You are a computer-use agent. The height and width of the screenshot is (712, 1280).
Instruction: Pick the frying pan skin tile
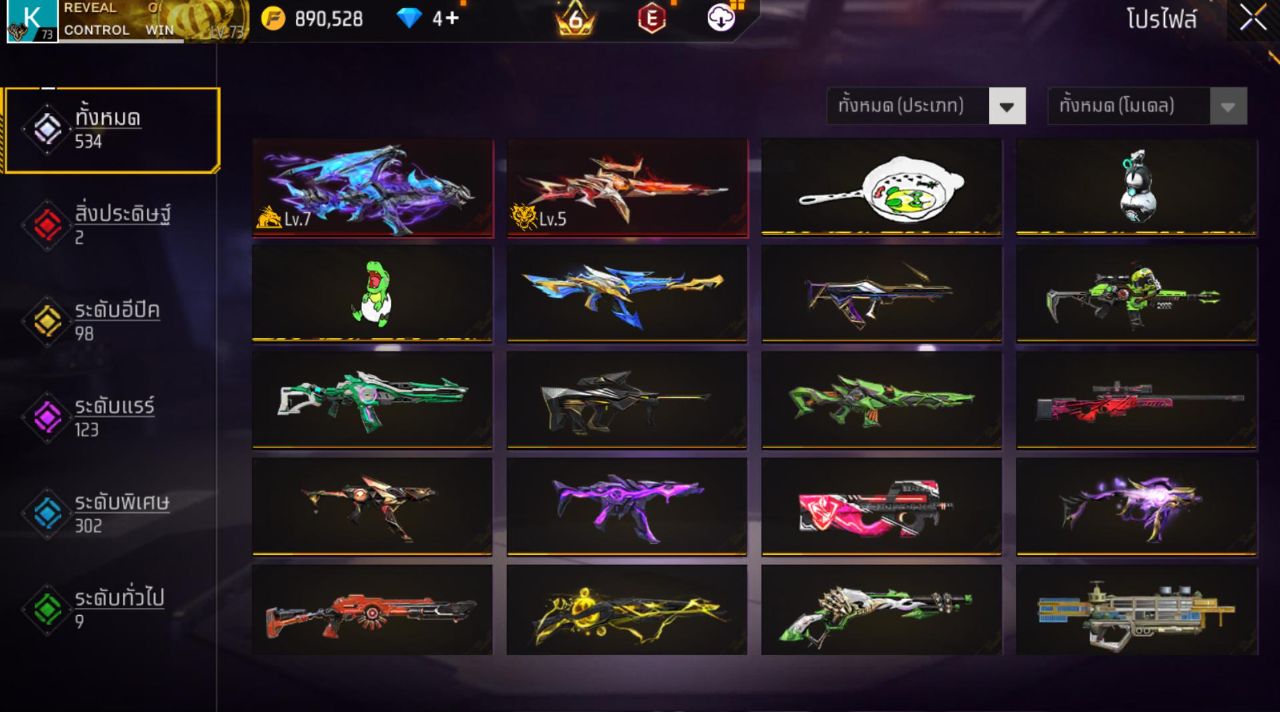pyautogui.click(x=881, y=187)
